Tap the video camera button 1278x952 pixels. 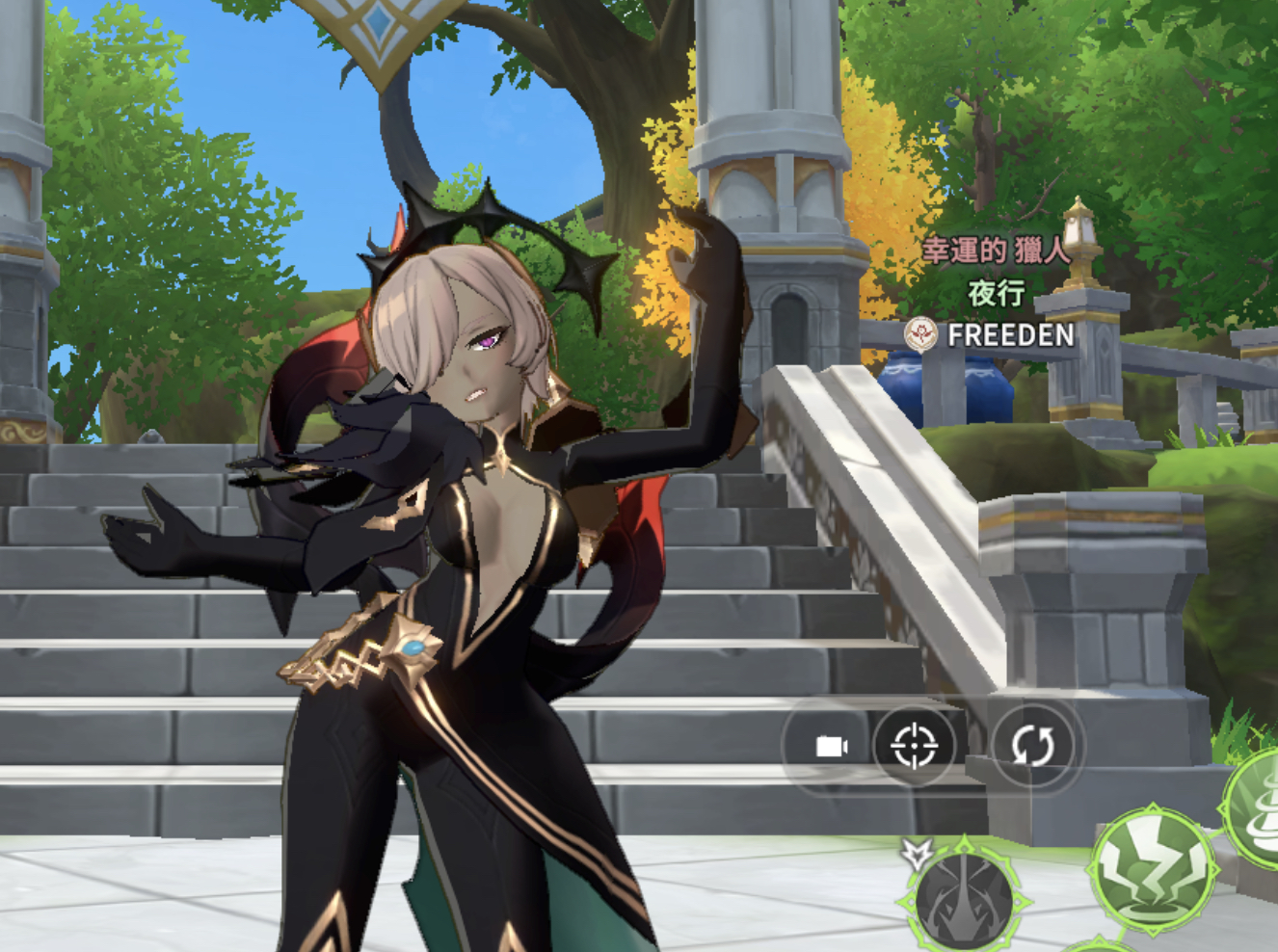(x=831, y=747)
